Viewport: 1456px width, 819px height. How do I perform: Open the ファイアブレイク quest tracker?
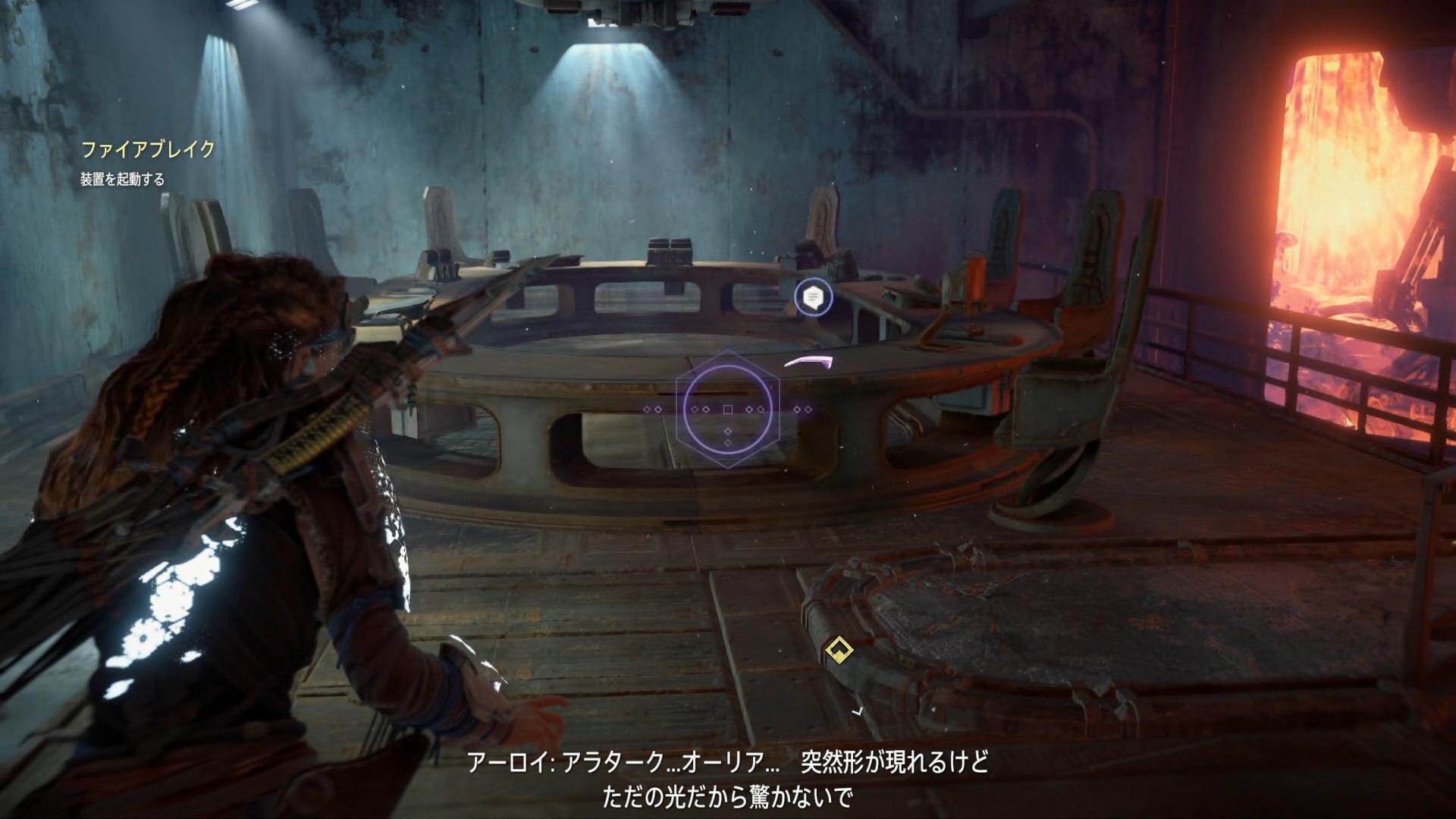[x=148, y=149]
